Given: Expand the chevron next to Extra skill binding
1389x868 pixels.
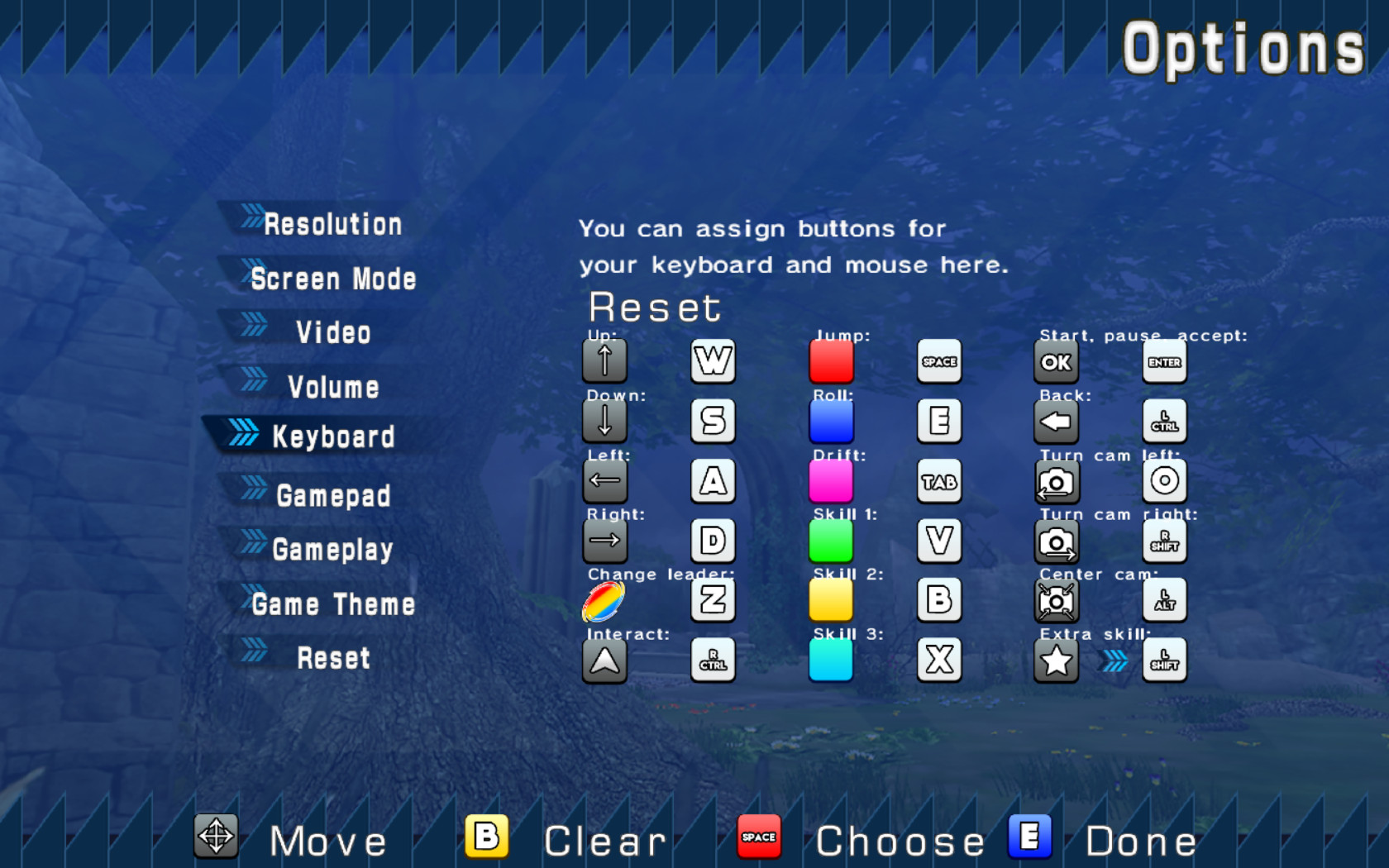Looking at the screenshot, I should click(1112, 660).
